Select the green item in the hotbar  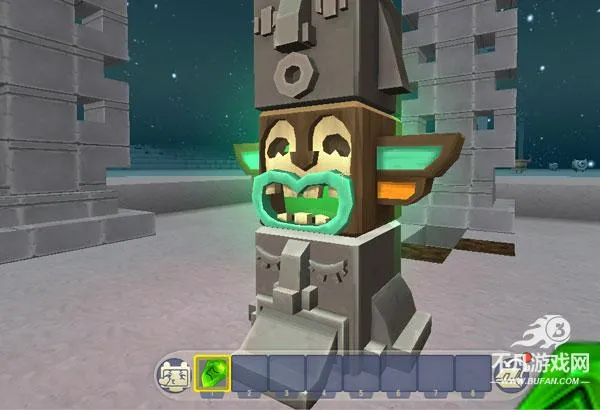pyautogui.click(x=213, y=373)
